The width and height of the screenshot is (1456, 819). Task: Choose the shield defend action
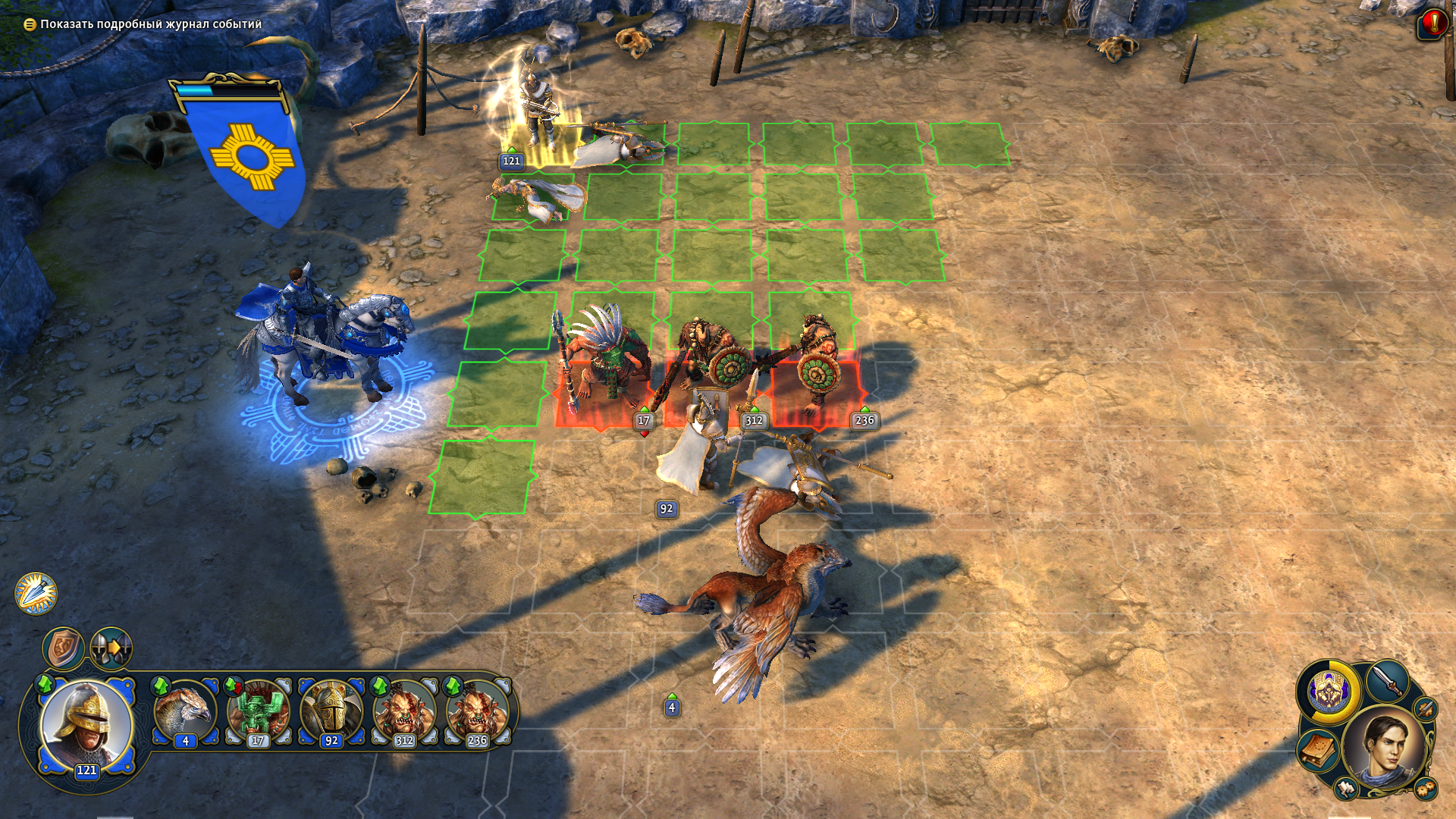click(63, 648)
